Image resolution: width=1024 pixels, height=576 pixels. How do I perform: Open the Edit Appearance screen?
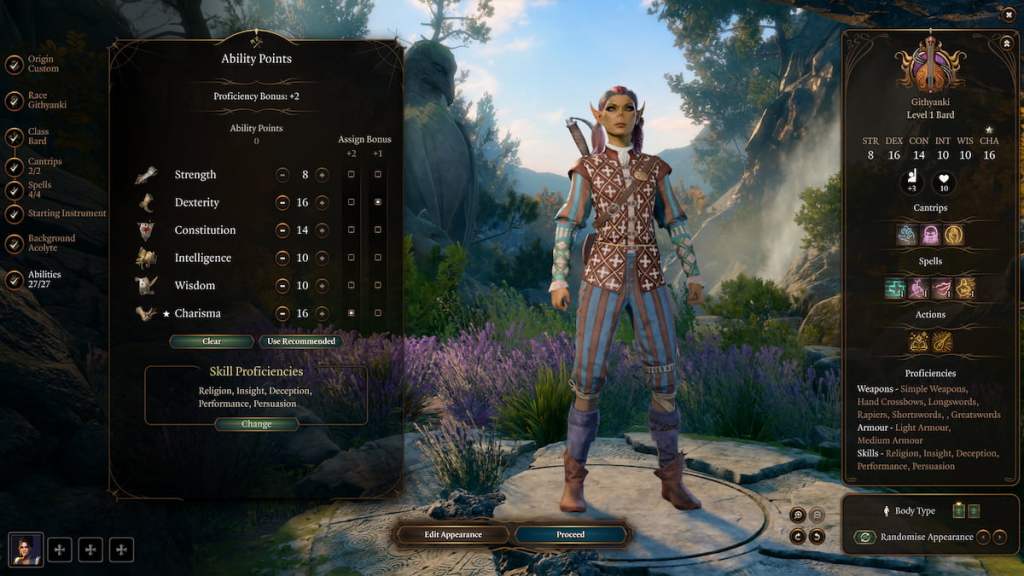pyautogui.click(x=453, y=535)
